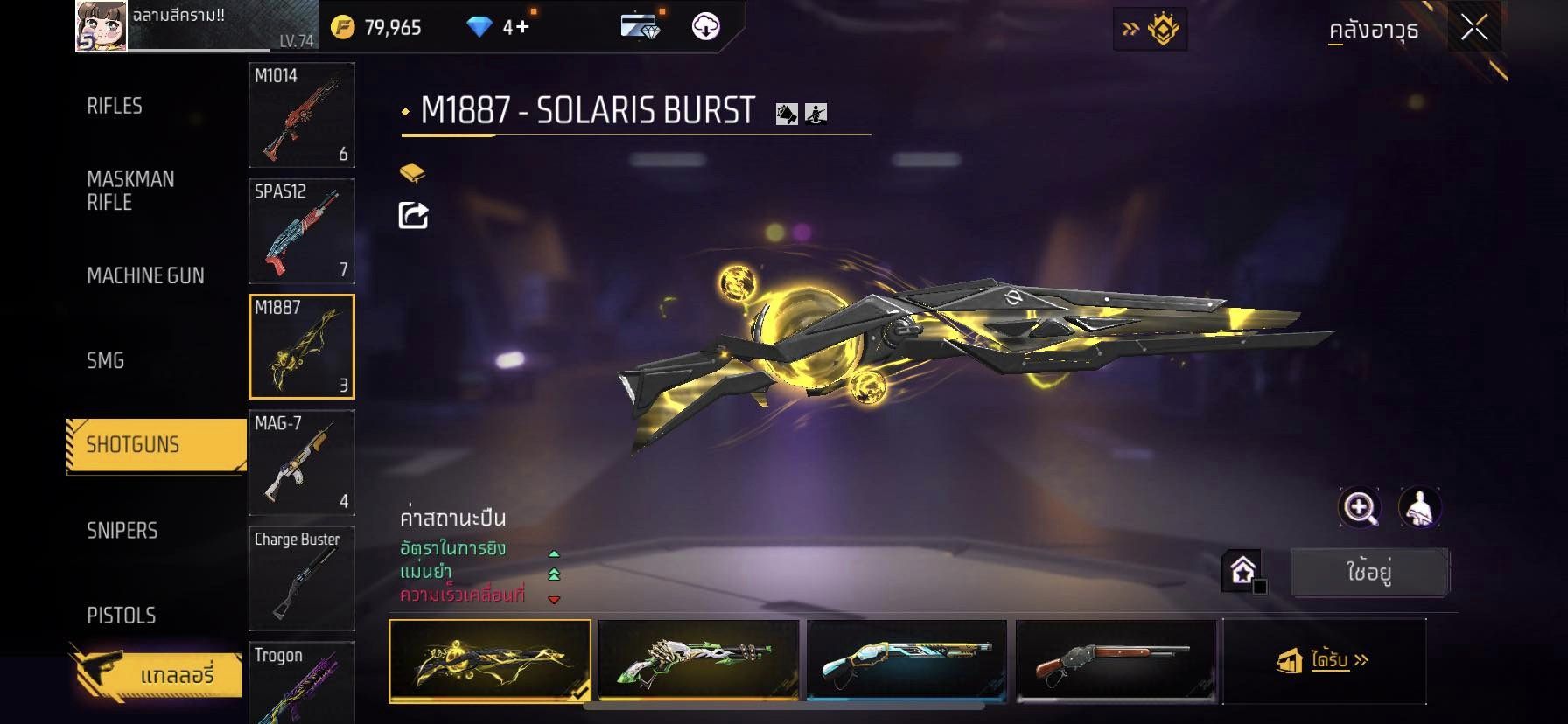Select the Charge Buster weapon entry
1568x724 pixels.
[302, 577]
